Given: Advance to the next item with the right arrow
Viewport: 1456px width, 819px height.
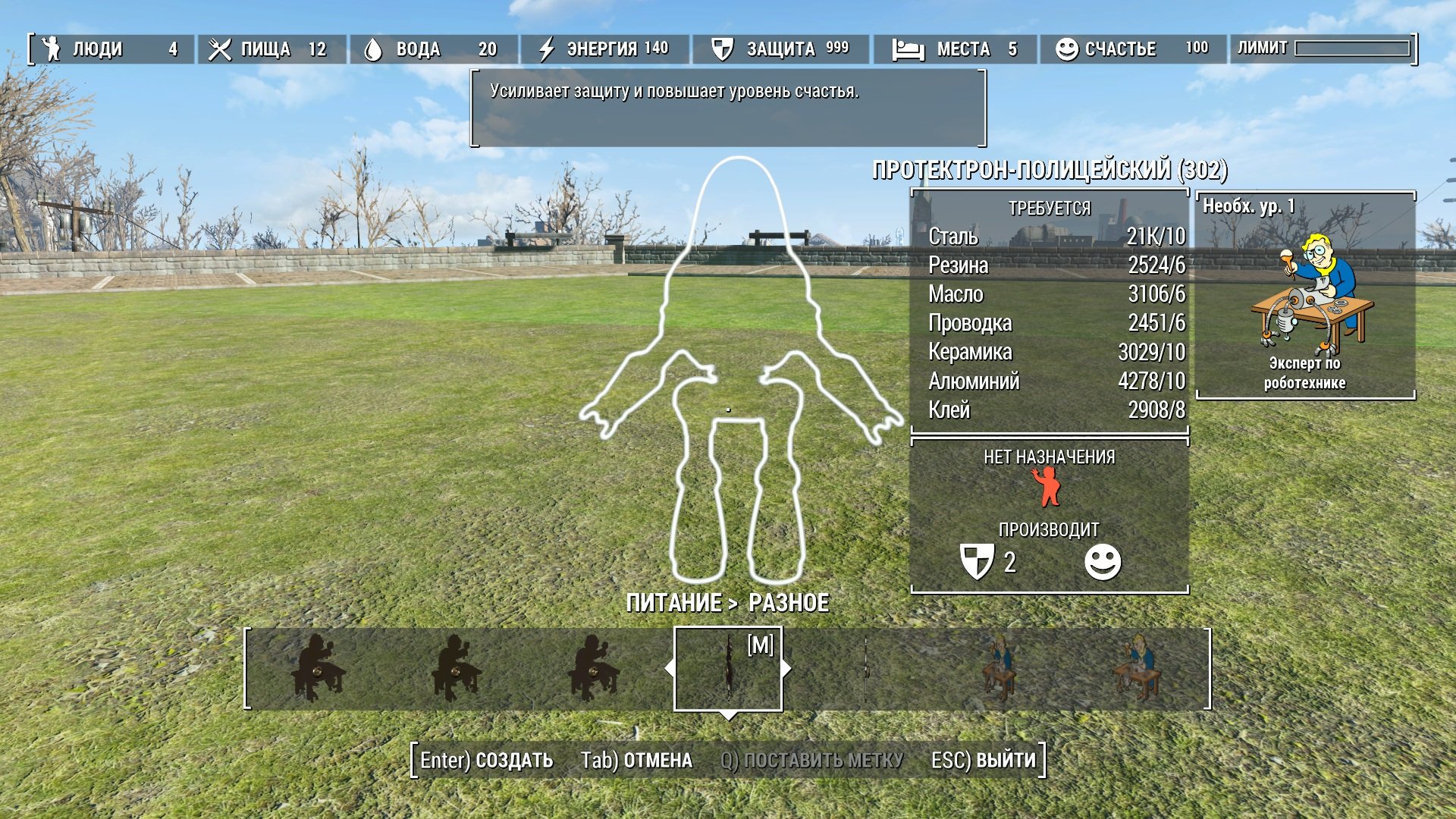Looking at the screenshot, I should pos(786,668).
